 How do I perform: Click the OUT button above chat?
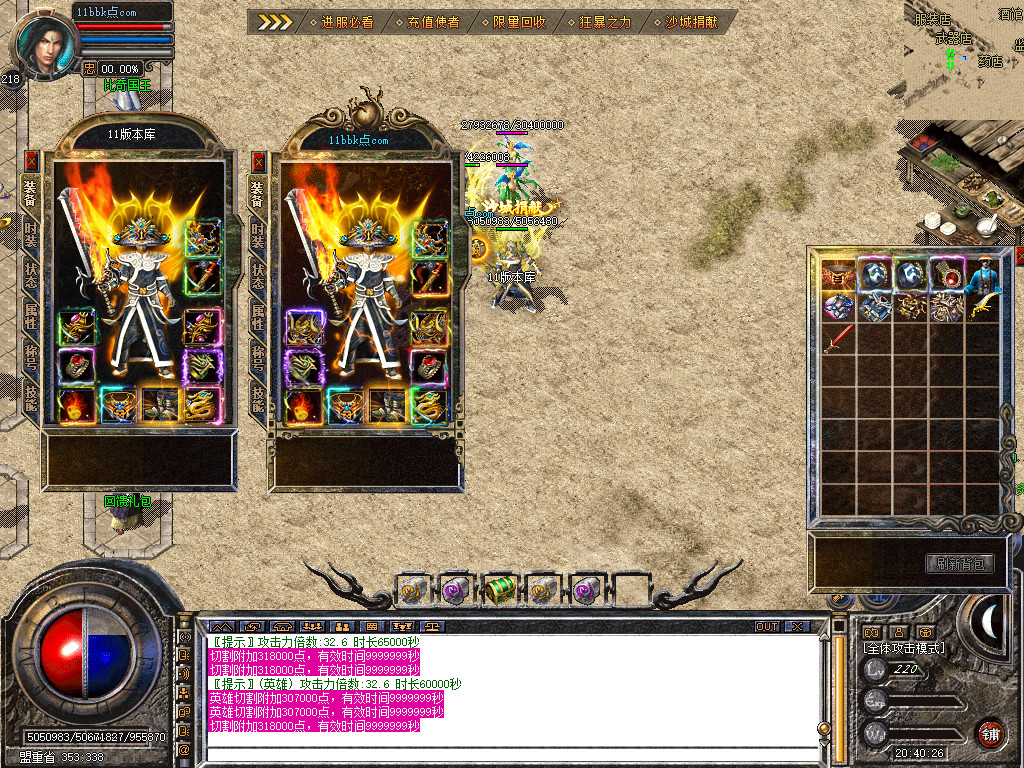767,626
